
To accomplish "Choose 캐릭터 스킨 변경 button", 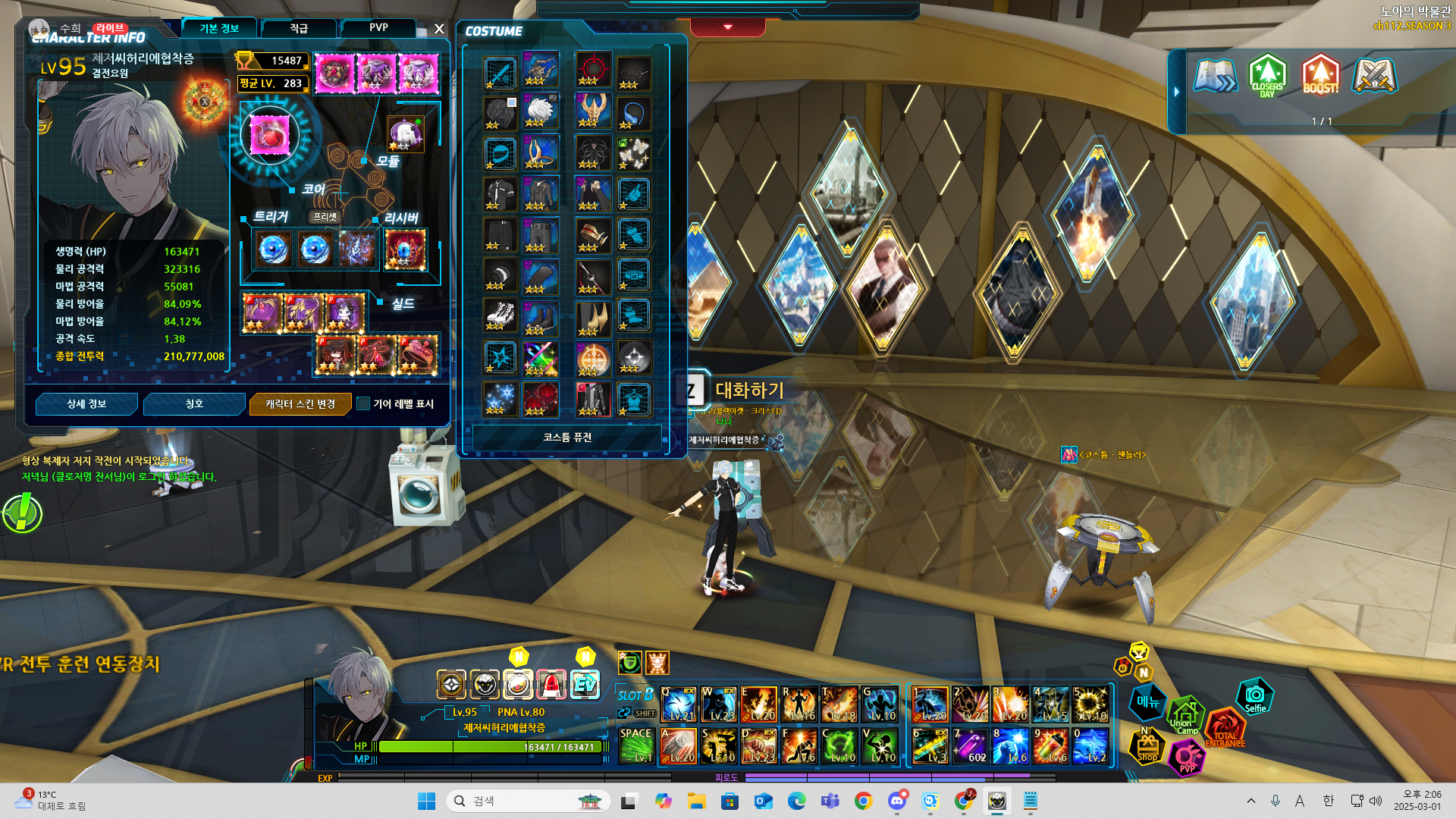I will coord(300,404).
